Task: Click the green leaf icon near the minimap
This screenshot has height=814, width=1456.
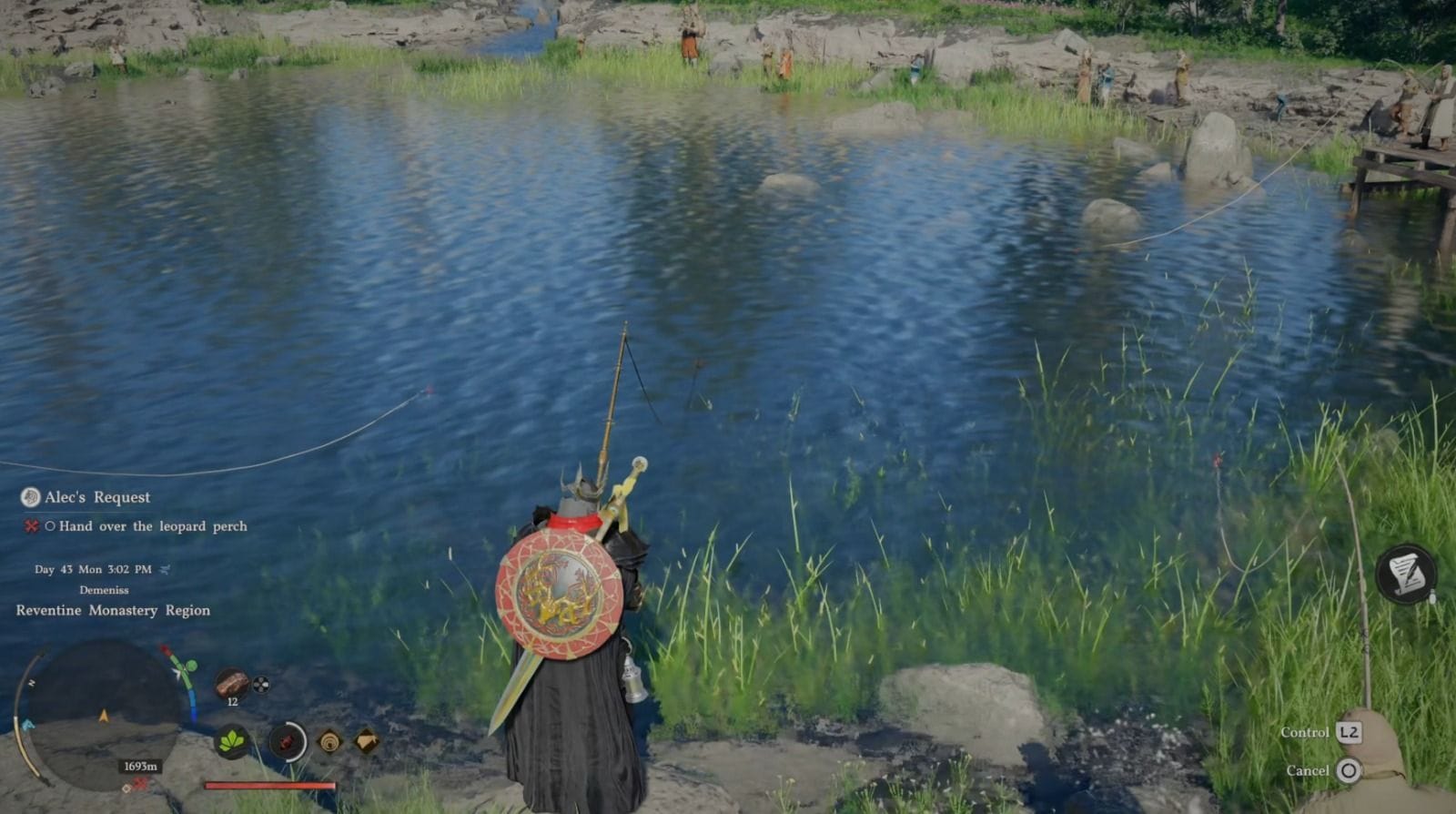Action: click(x=231, y=743)
